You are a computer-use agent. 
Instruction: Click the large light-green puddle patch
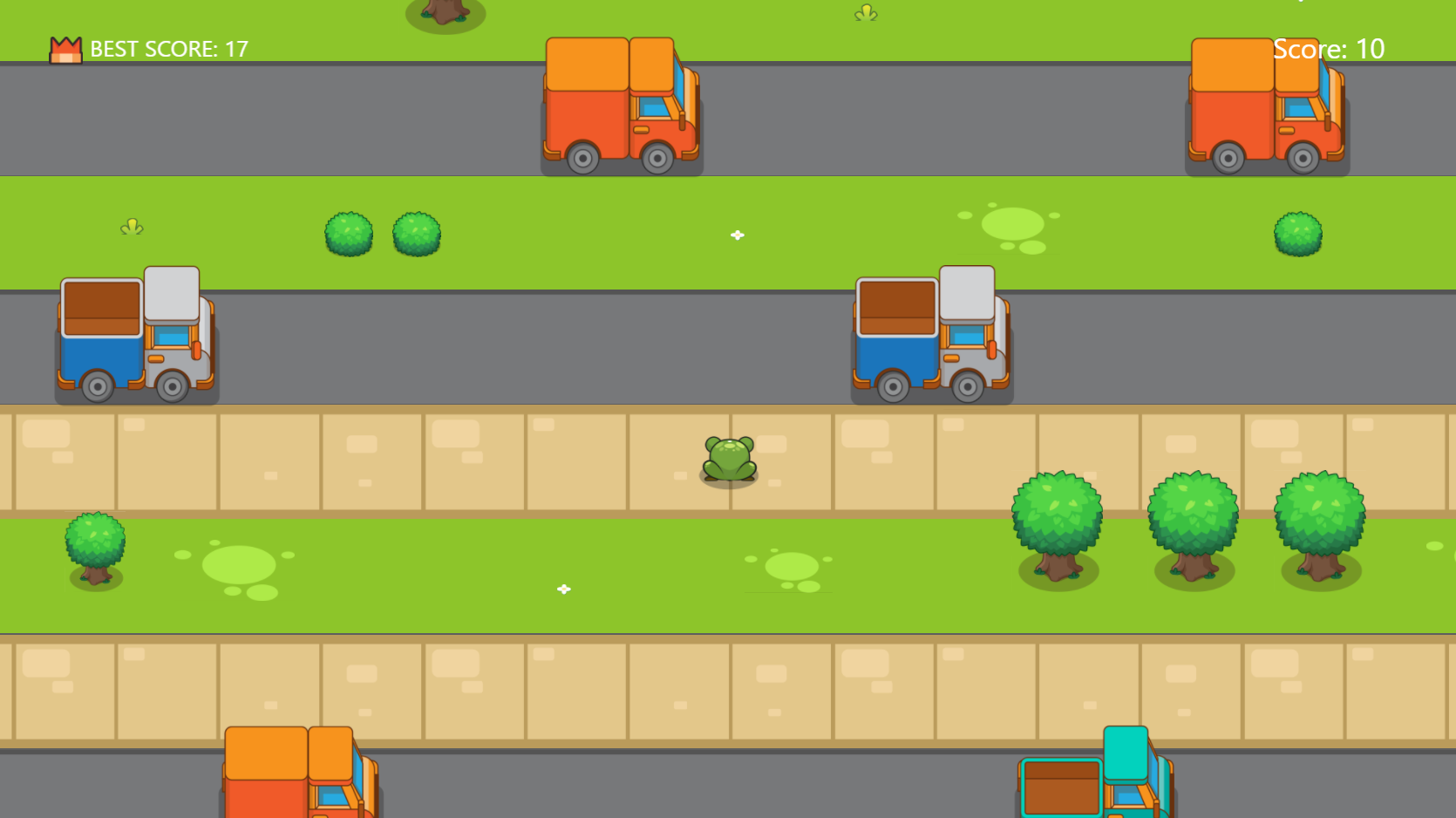click(1011, 225)
